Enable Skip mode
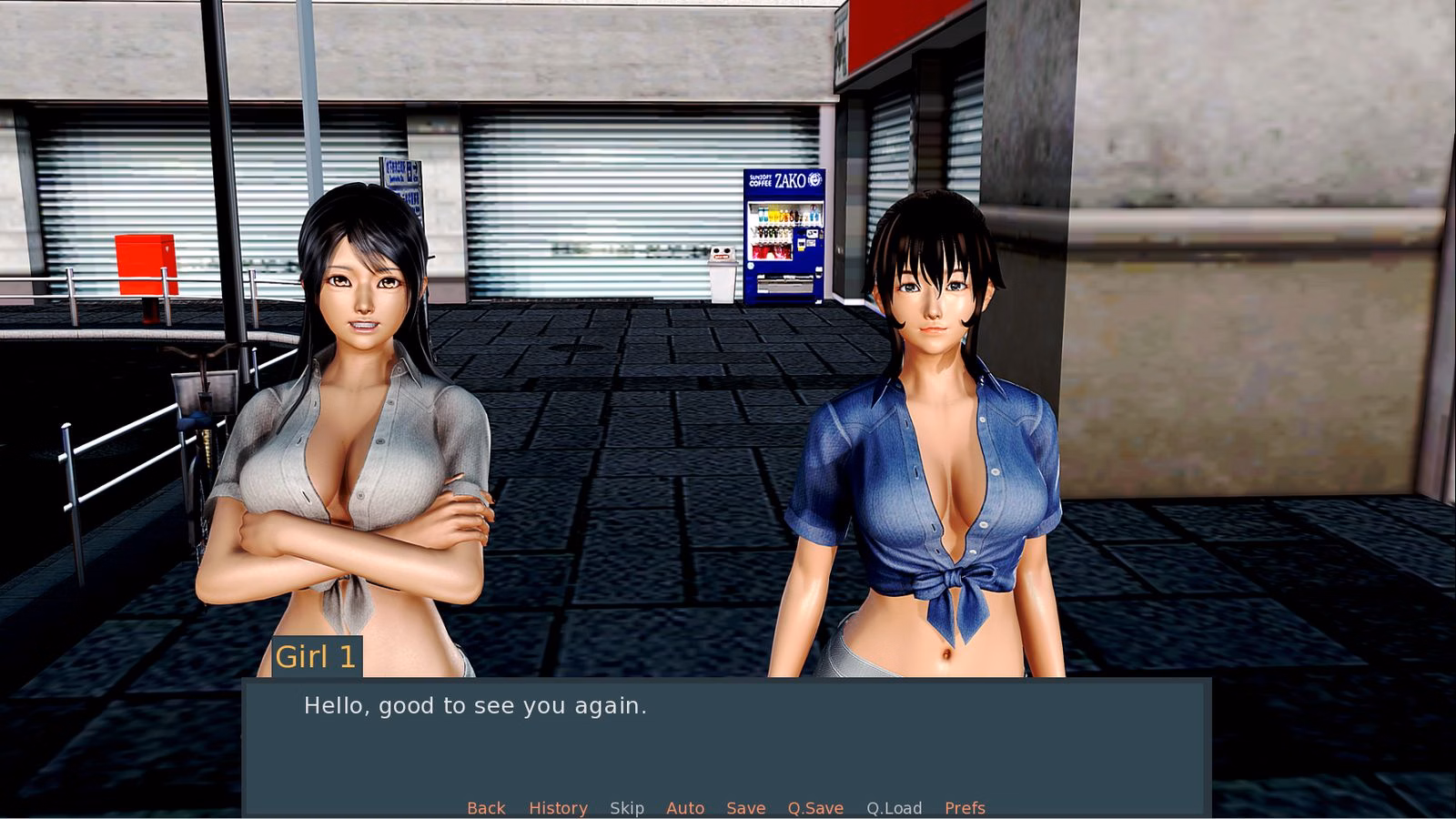This screenshot has height=819, width=1456. (x=626, y=808)
